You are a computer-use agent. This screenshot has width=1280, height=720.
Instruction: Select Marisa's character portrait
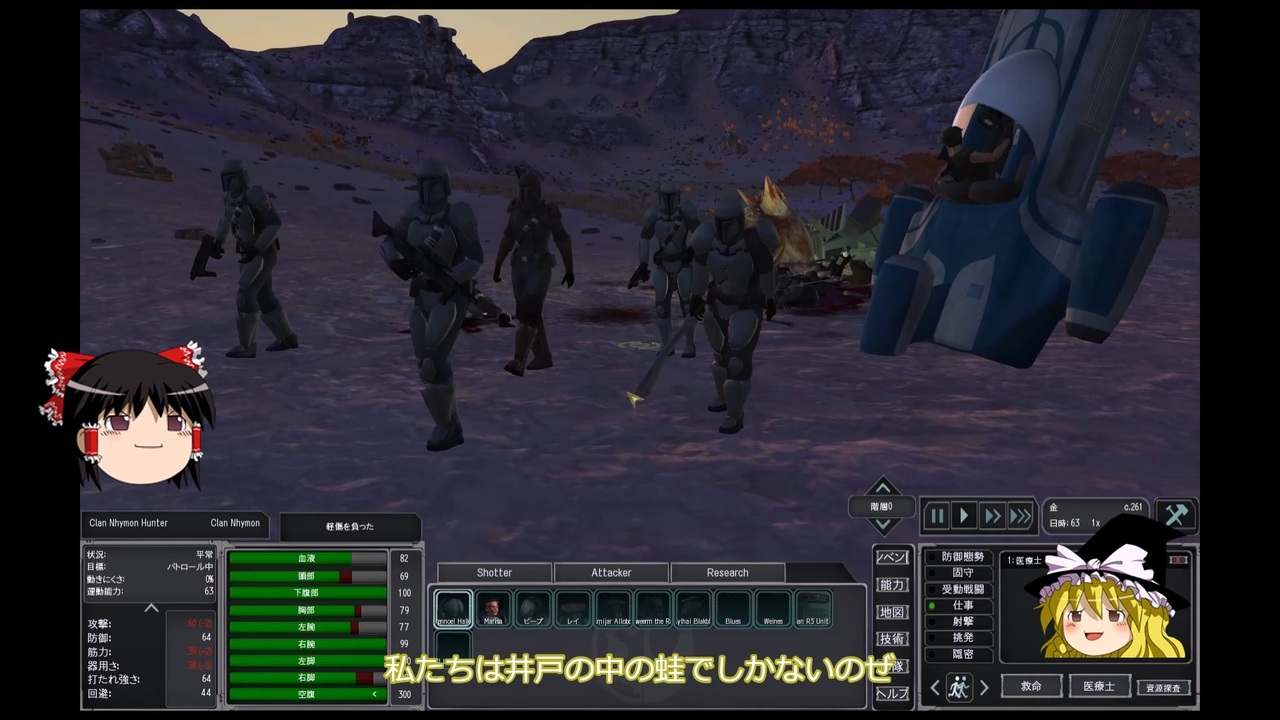coord(492,610)
